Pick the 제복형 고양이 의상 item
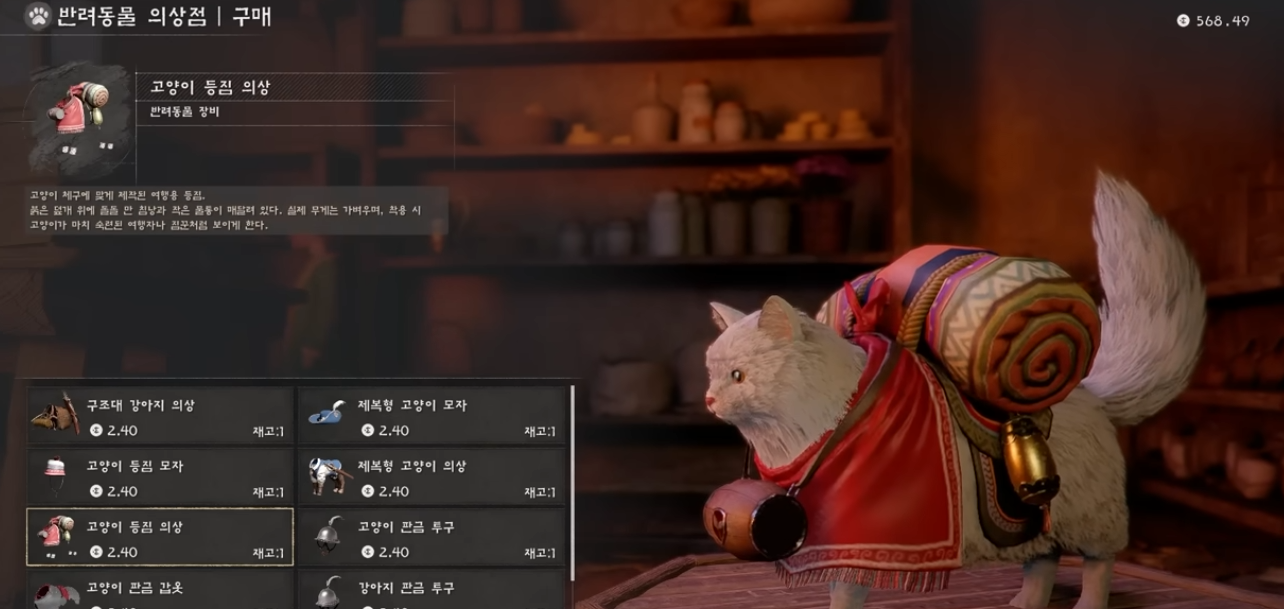The image size is (1284, 609). (432, 477)
